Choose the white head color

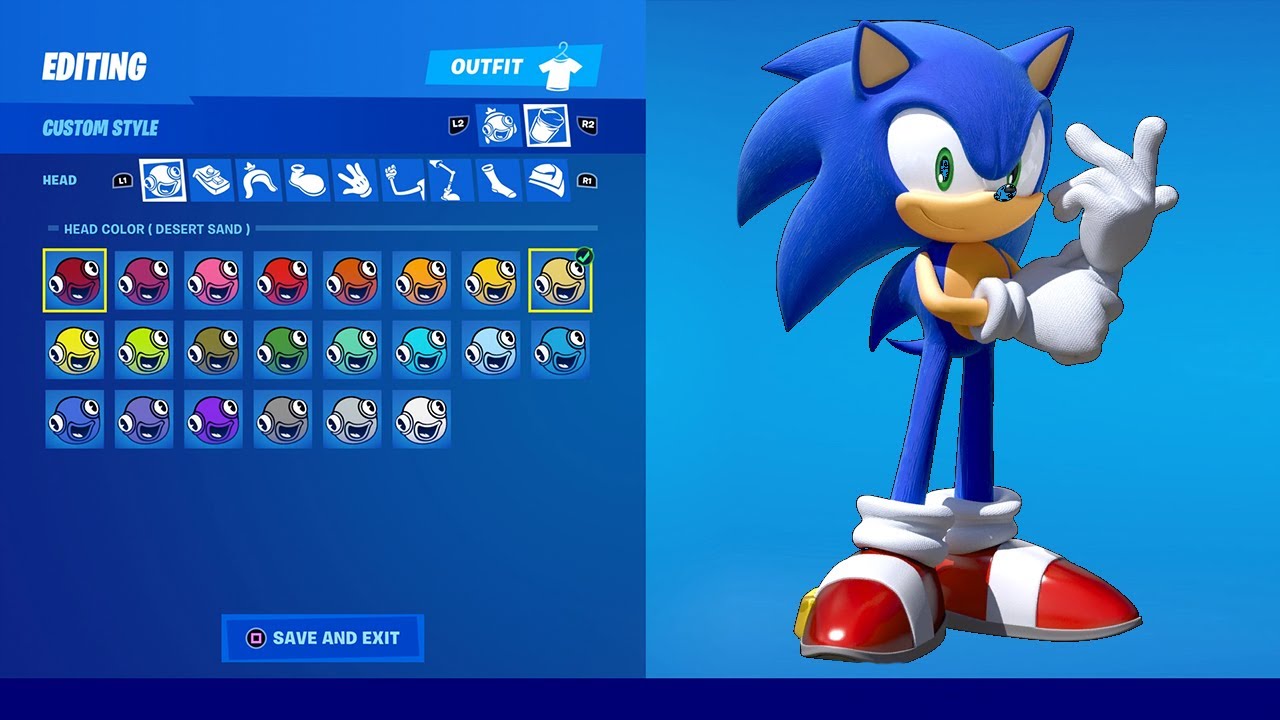[x=422, y=418]
